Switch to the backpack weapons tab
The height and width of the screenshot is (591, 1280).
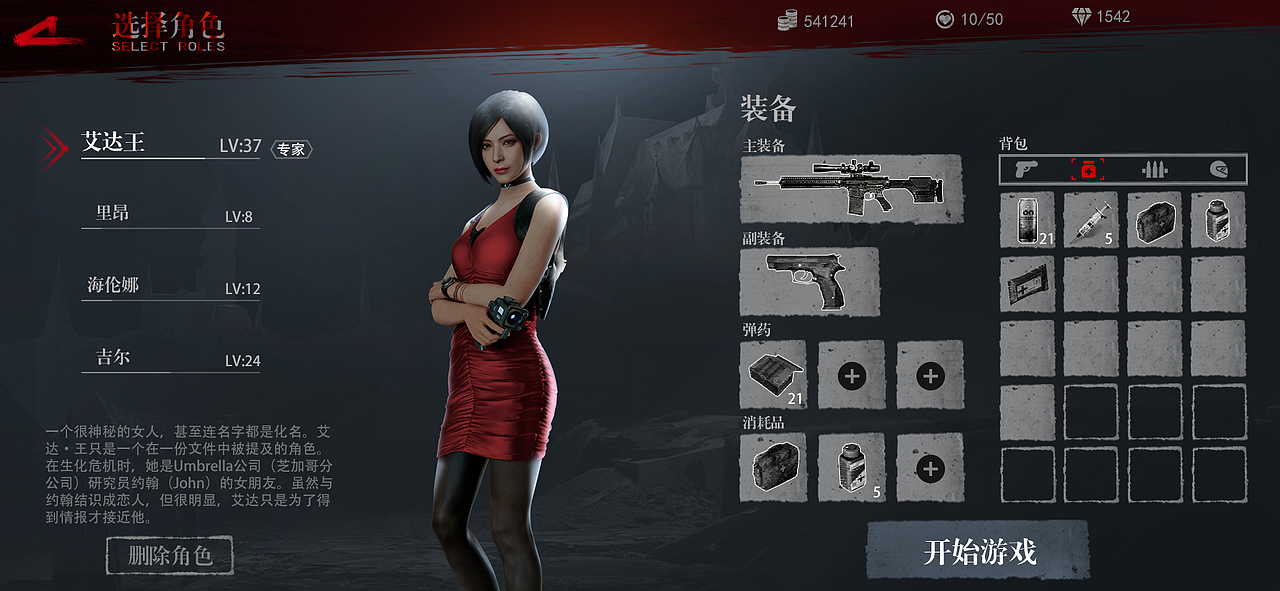point(1026,169)
